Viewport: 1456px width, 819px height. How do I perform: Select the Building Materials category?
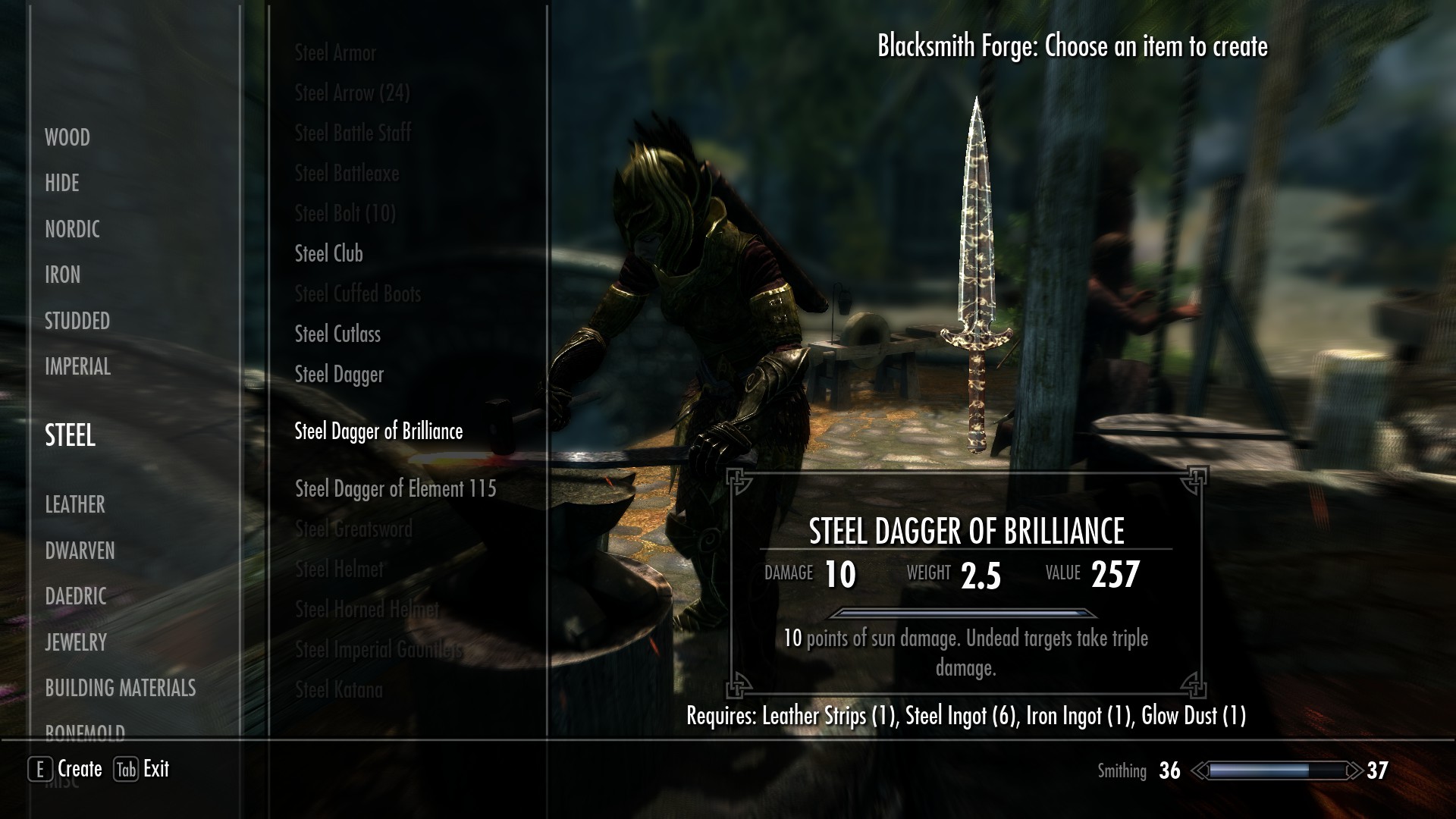(121, 688)
